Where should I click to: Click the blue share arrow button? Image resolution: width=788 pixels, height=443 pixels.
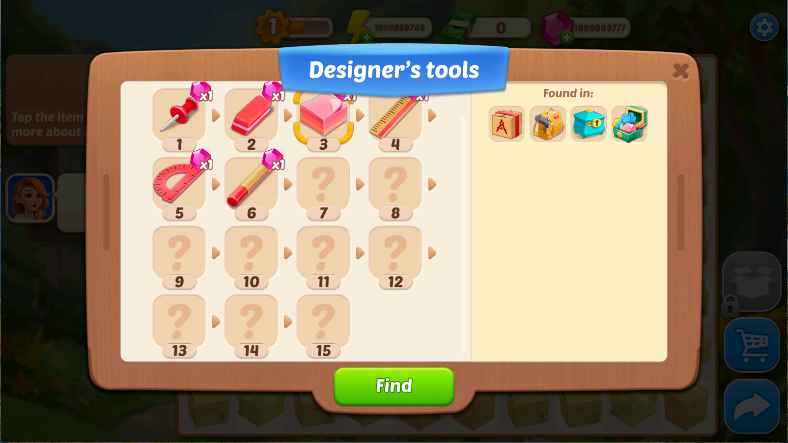(752, 405)
